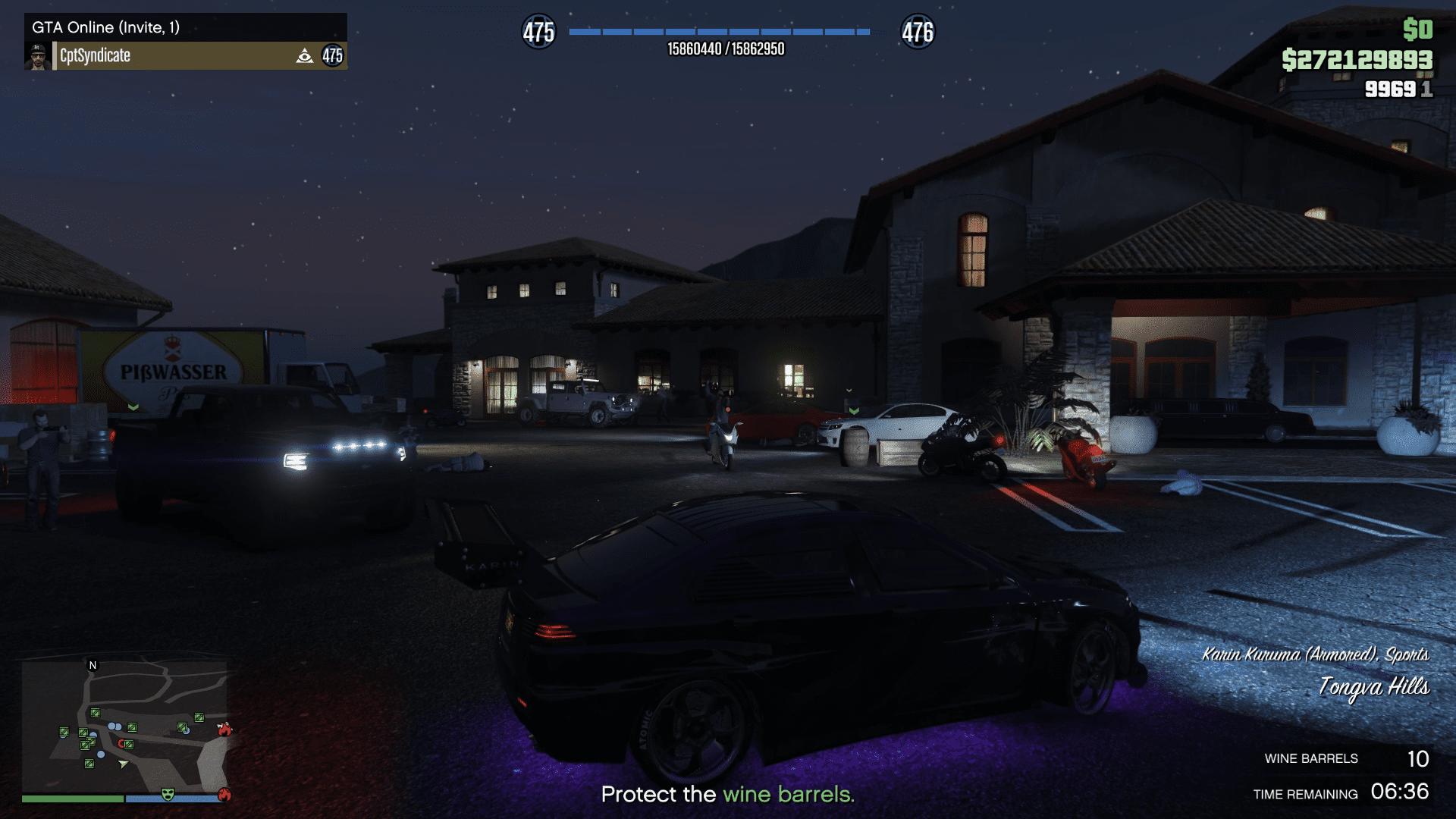The width and height of the screenshot is (1456, 819).
Task: Select the north indicator on the minimap
Action: click(x=93, y=665)
